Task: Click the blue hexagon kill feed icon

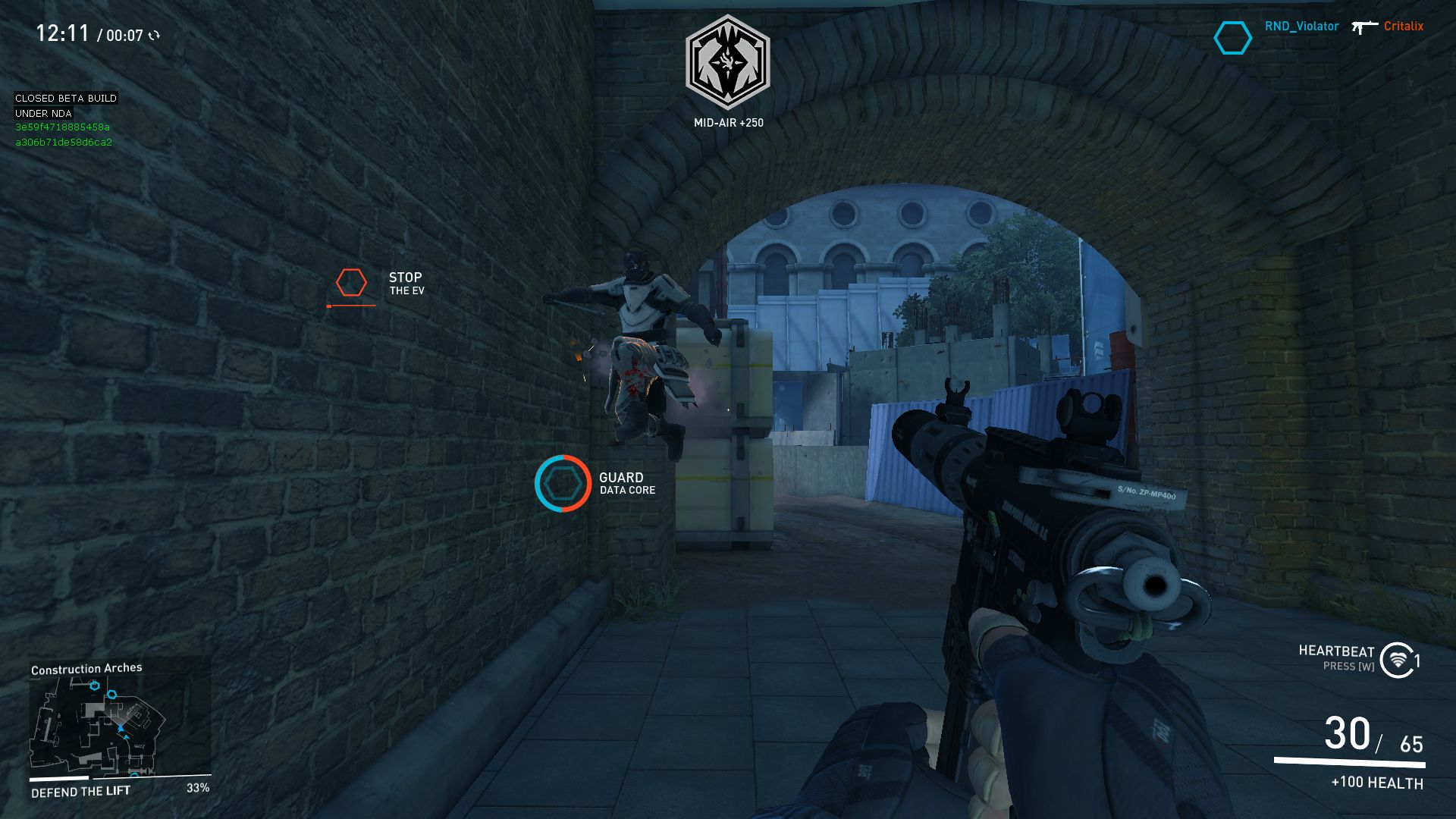Action: (1232, 38)
